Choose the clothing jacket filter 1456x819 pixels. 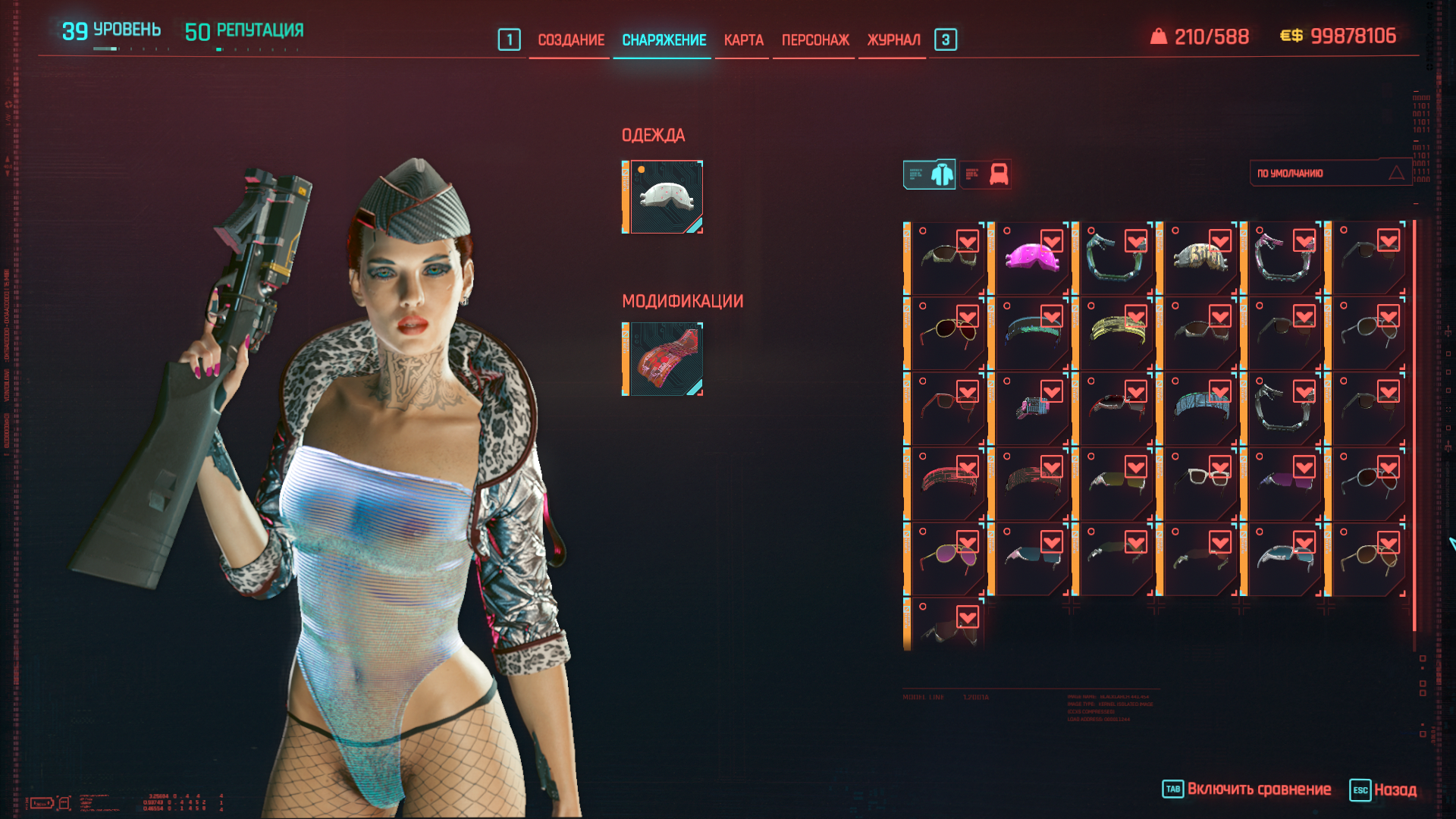[930, 174]
